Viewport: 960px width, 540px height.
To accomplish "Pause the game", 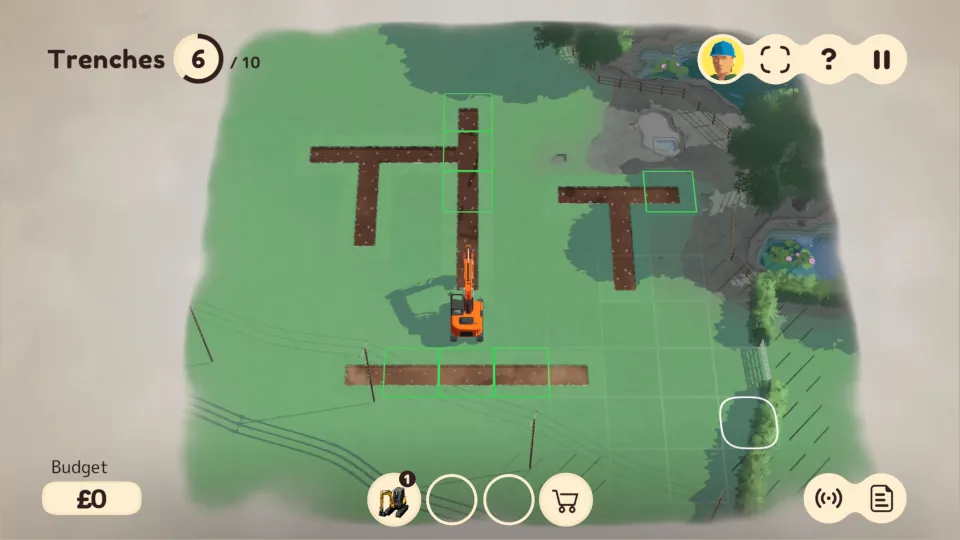I will [880, 58].
